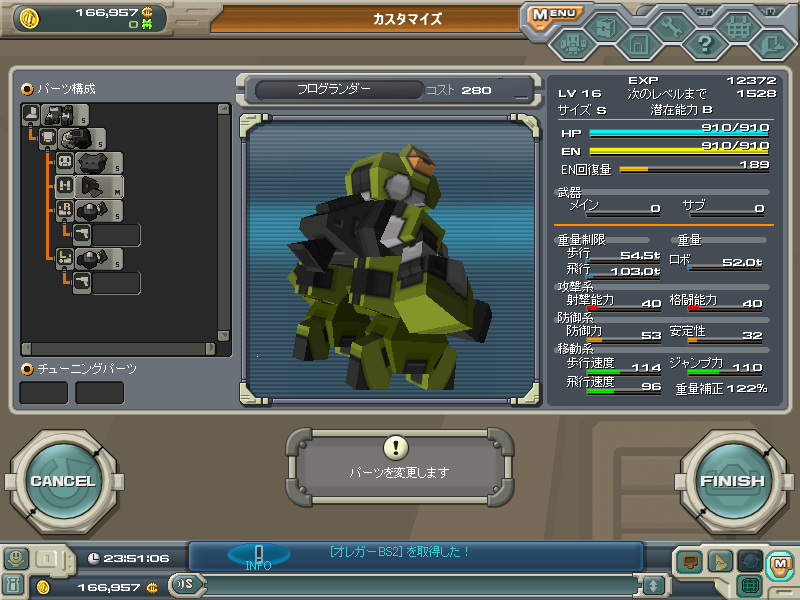The height and width of the screenshot is (600, 800).
Task: Click the exit arrow hexagon icon
Action: [x=771, y=44]
